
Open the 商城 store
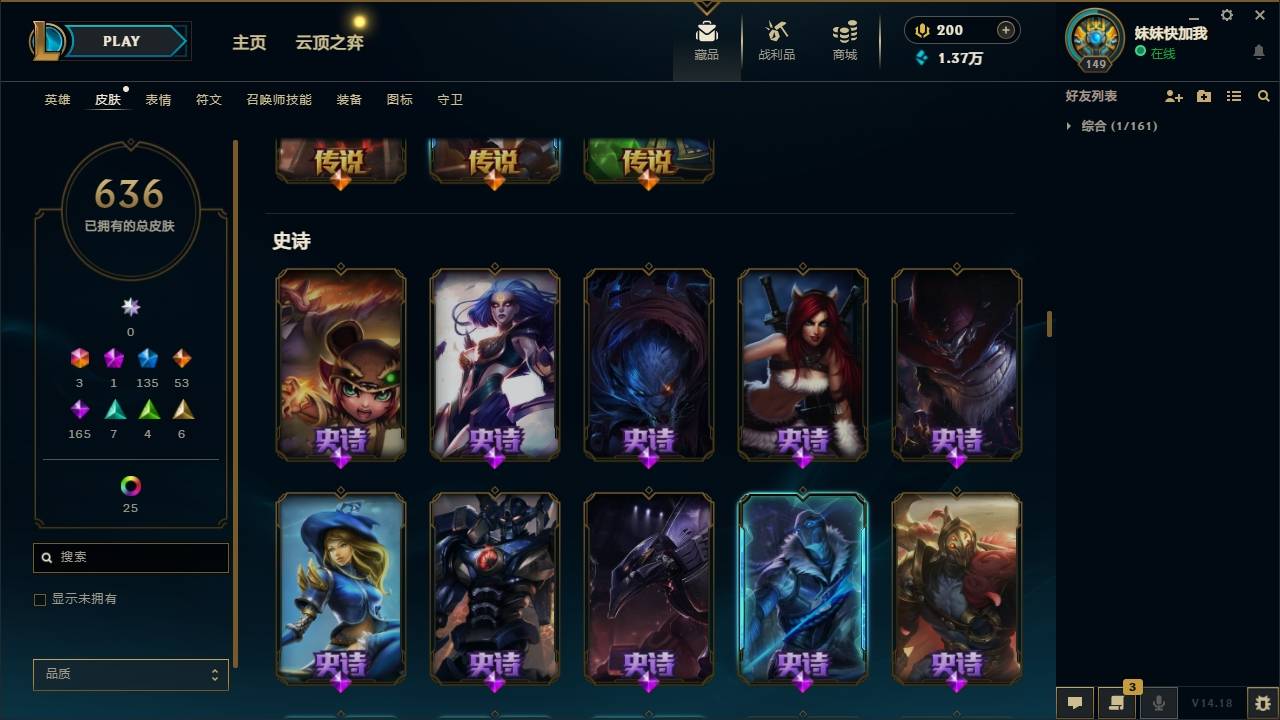coord(843,41)
